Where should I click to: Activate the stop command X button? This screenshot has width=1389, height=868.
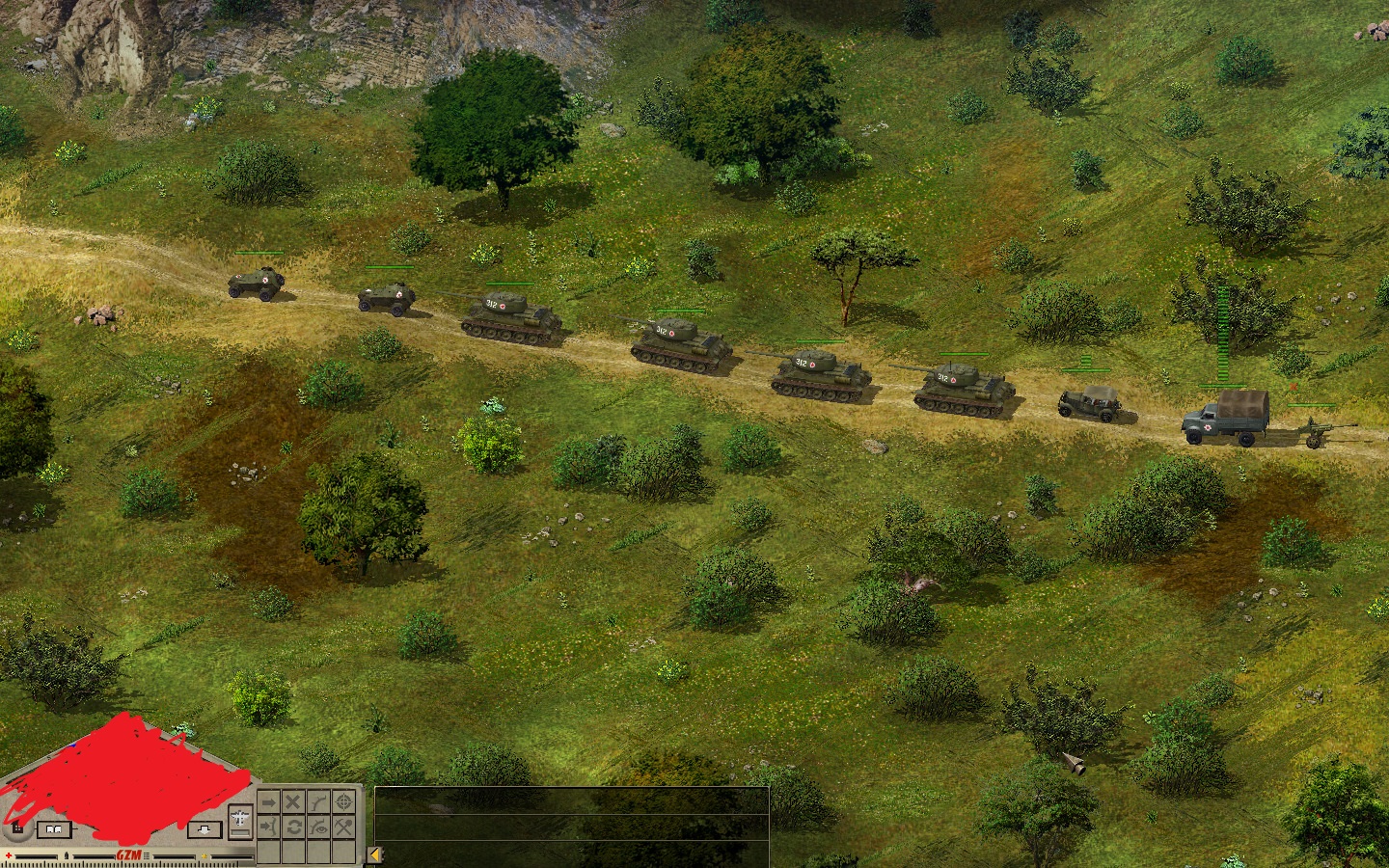pos(293,802)
